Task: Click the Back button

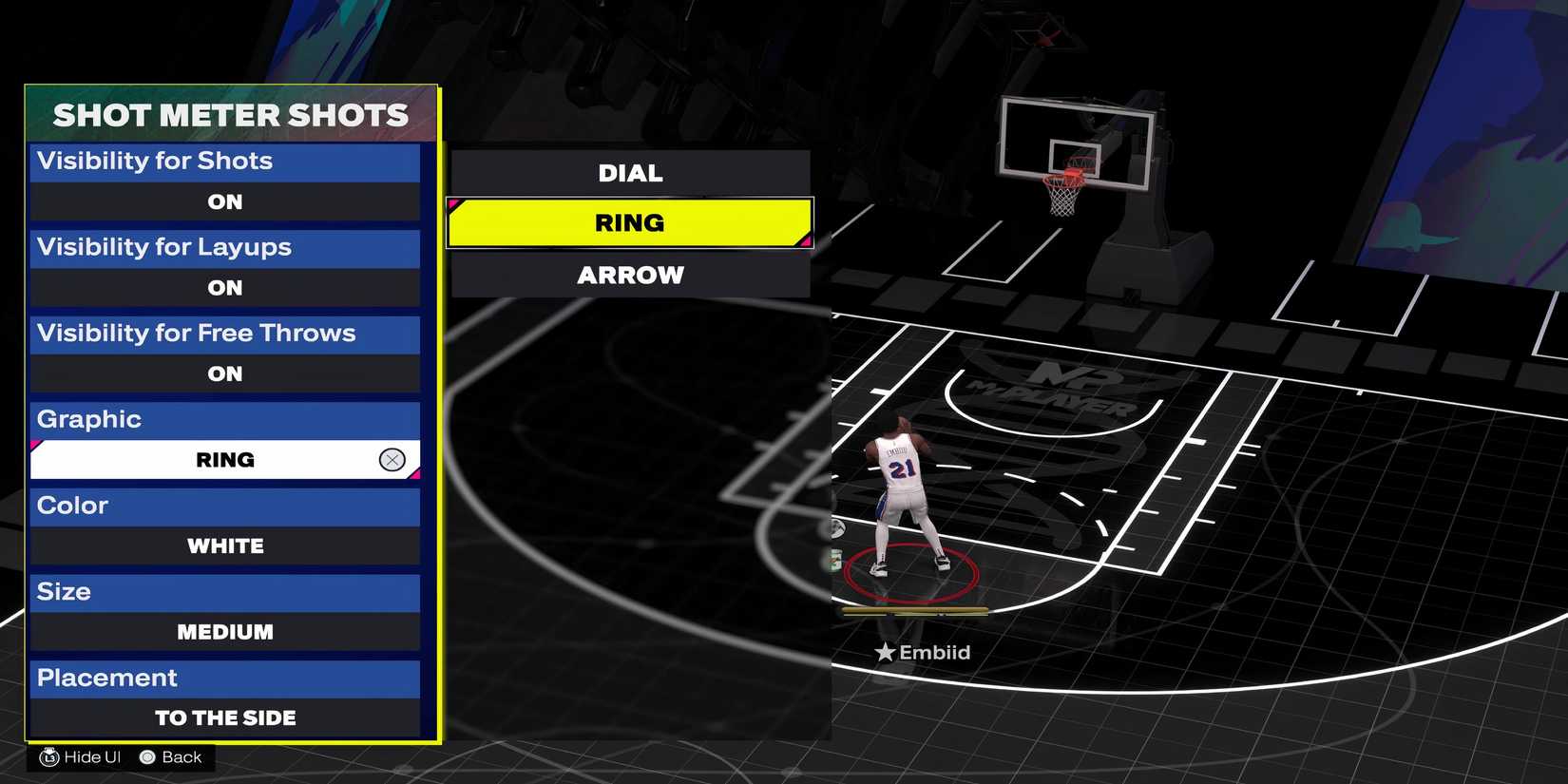Action: click(x=181, y=756)
